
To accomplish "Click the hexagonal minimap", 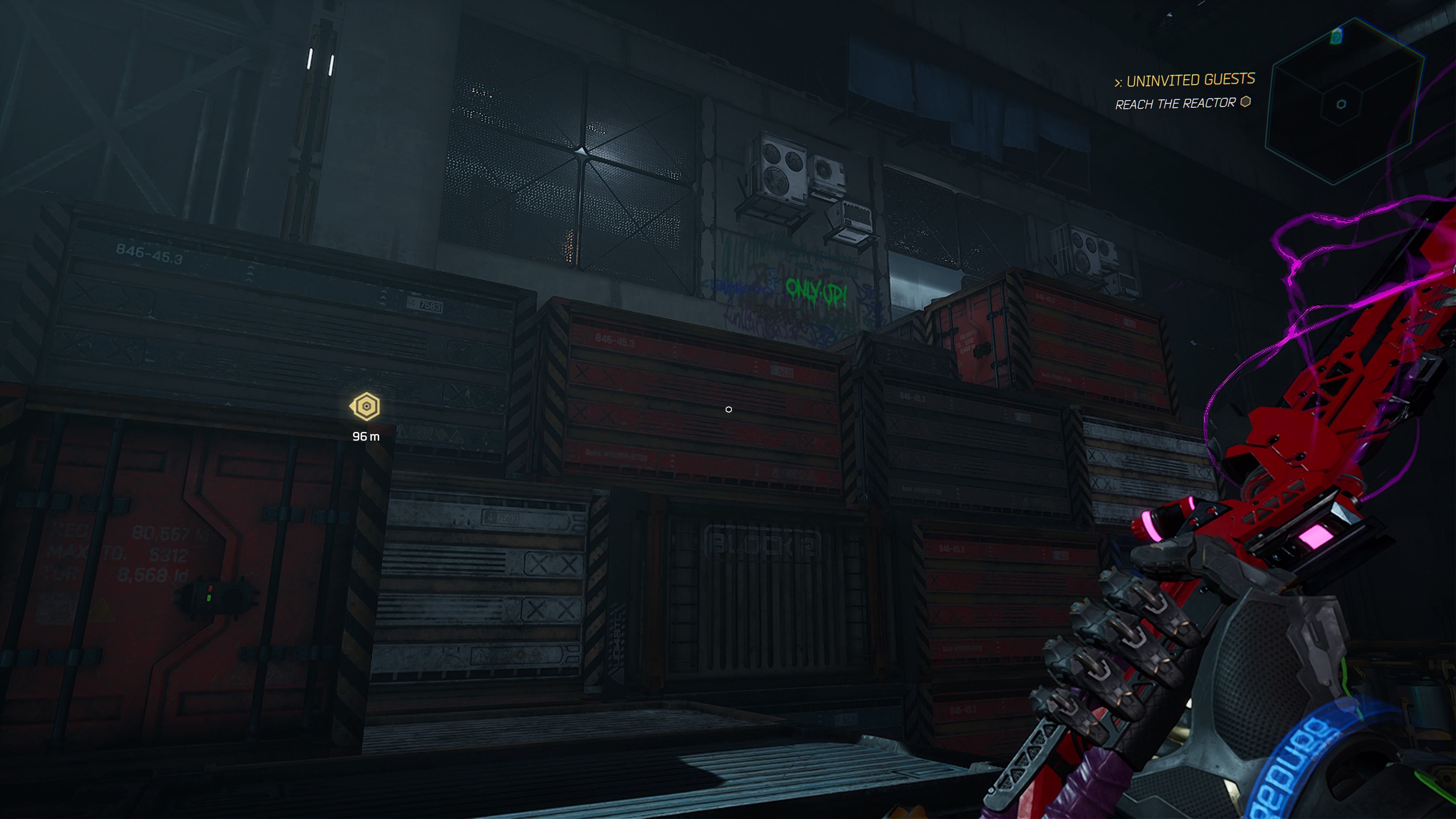I will coord(1343,102).
